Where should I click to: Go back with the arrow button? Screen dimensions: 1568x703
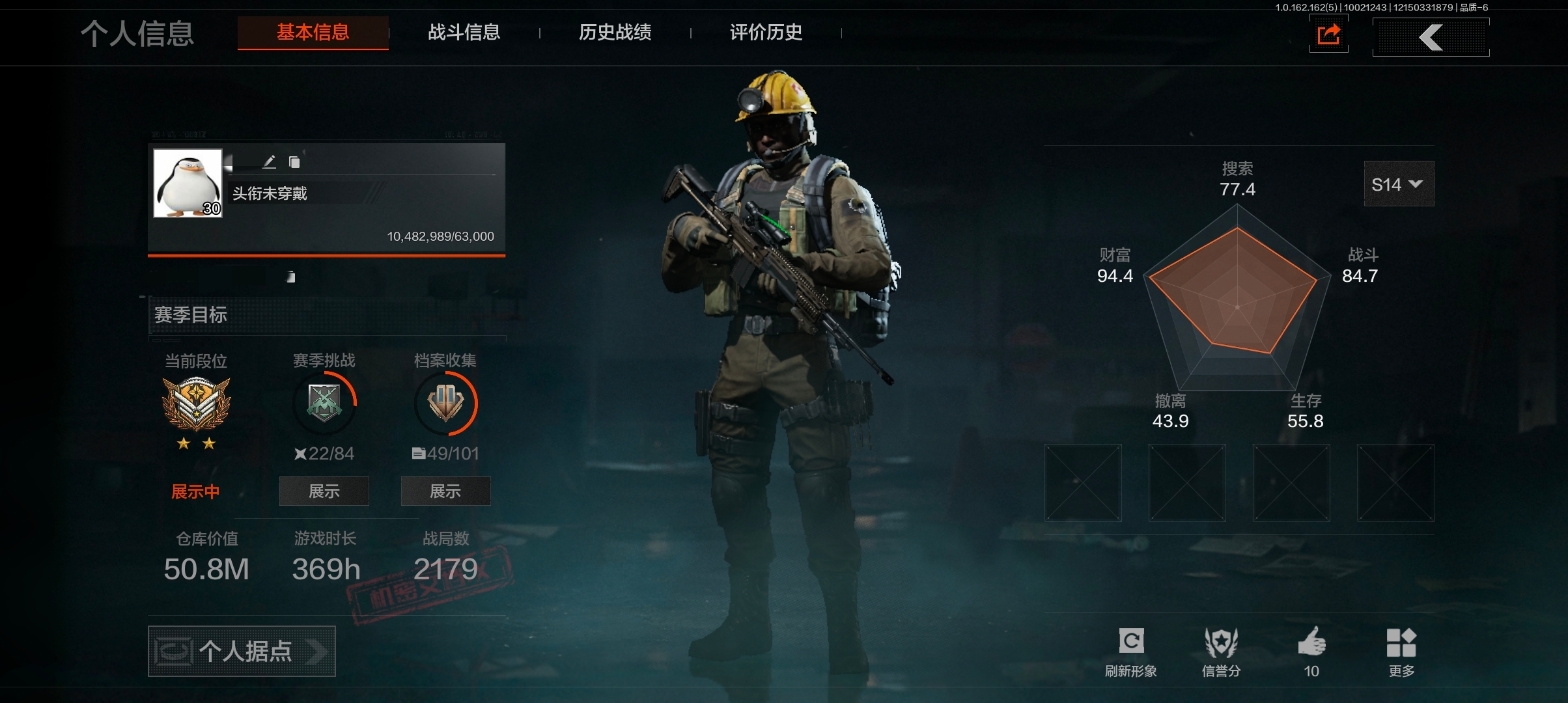pyautogui.click(x=1431, y=37)
